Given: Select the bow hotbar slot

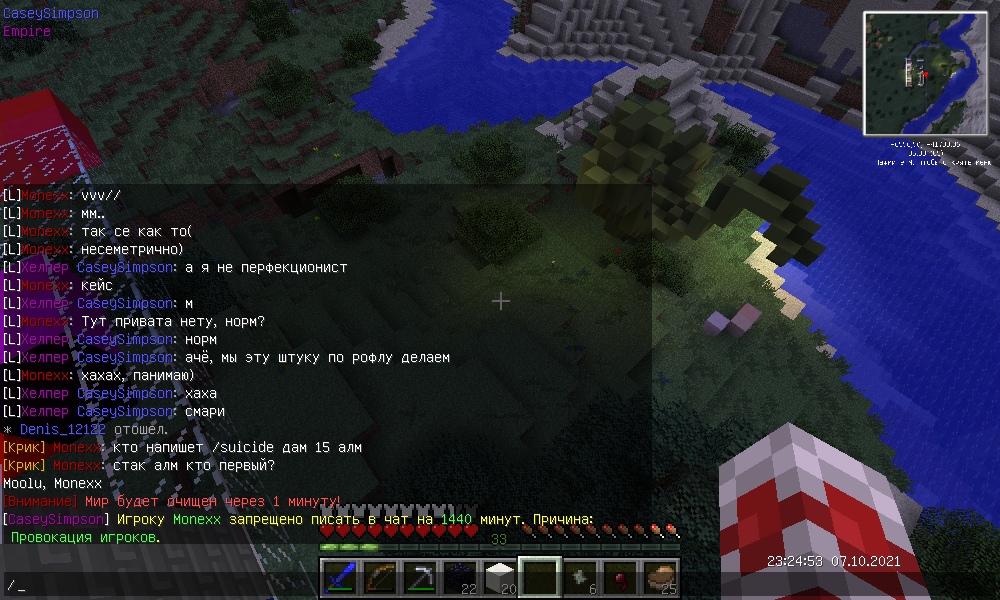Looking at the screenshot, I should point(380,578).
